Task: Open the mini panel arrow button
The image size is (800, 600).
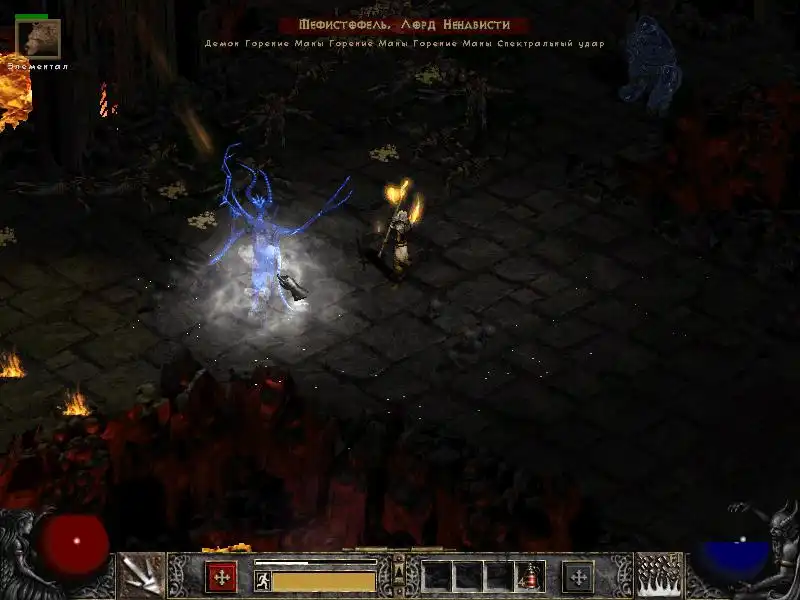Action: (x=399, y=574)
